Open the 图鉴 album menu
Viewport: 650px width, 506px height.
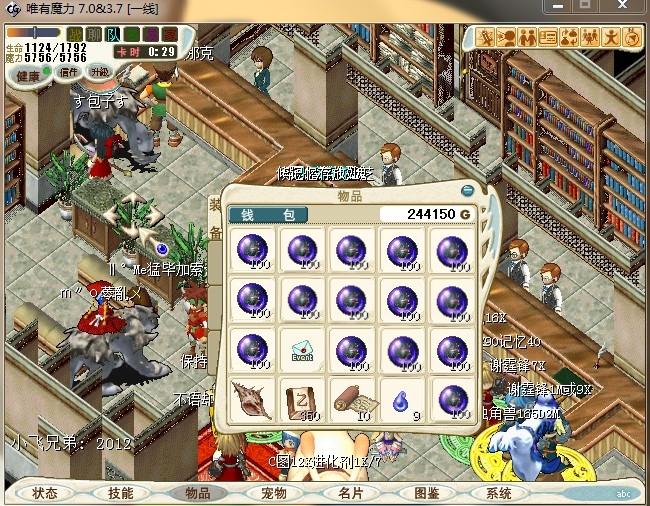[x=426, y=493]
